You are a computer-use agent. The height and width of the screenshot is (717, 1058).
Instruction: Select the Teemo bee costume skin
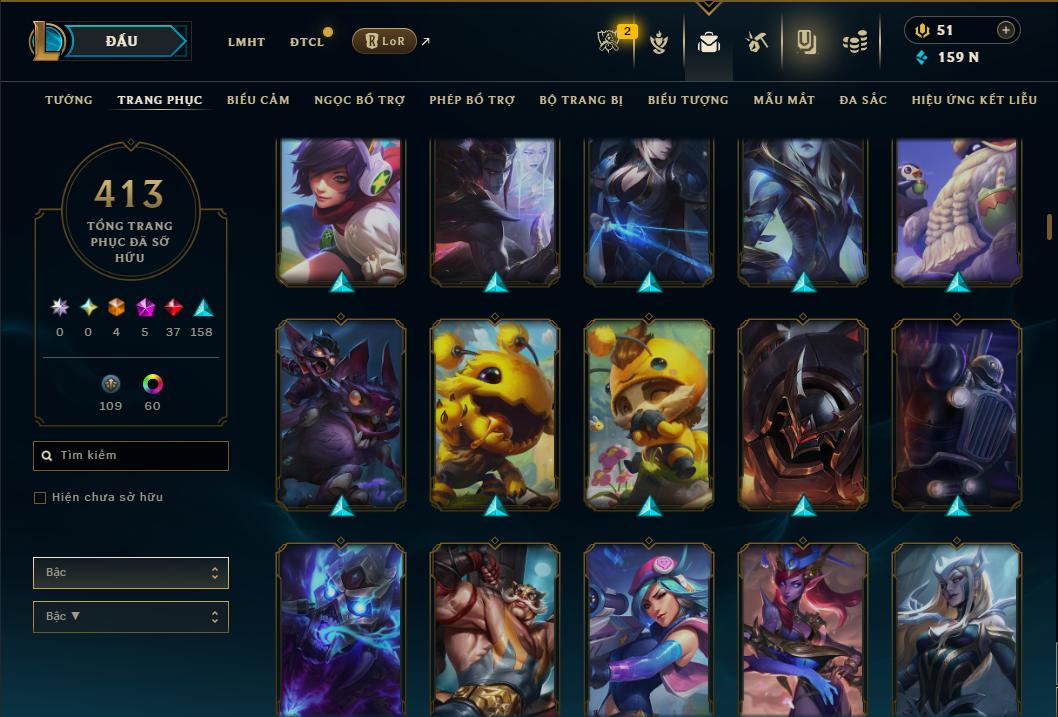tap(649, 413)
